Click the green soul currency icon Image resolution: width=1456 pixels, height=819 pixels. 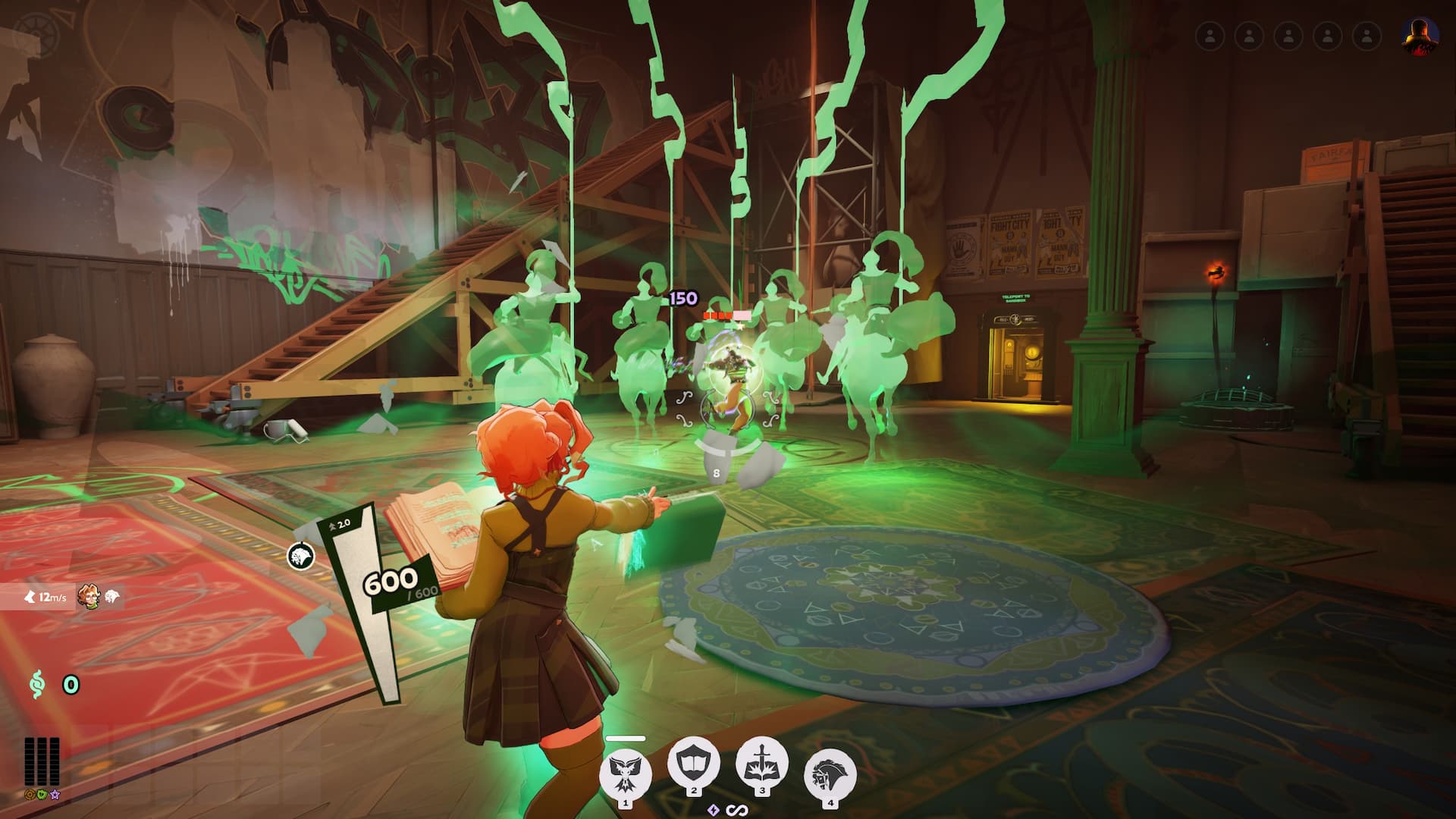click(x=36, y=685)
